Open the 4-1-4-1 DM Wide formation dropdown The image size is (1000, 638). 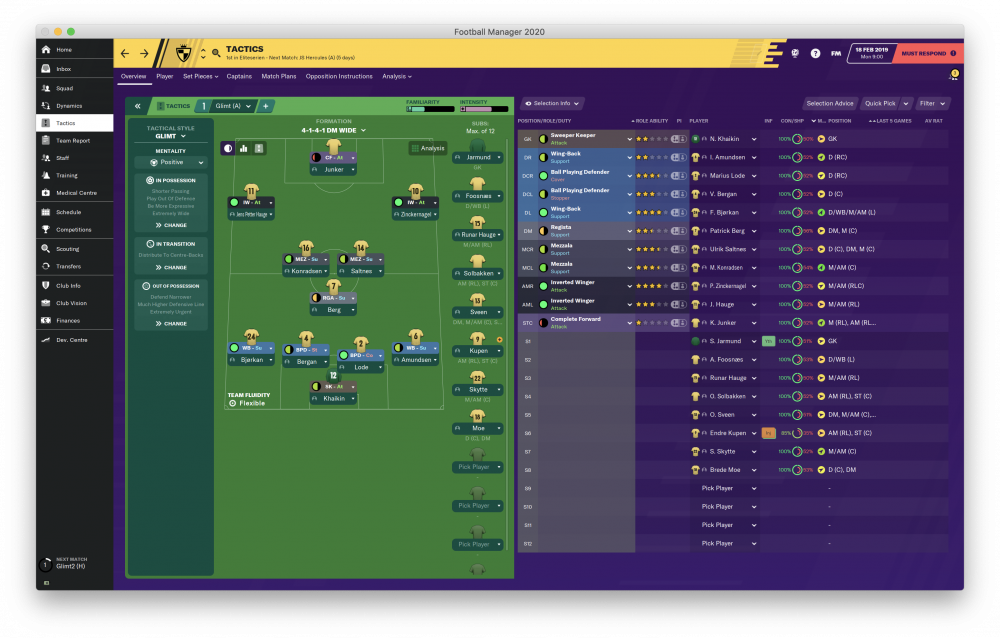[x=333, y=130]
